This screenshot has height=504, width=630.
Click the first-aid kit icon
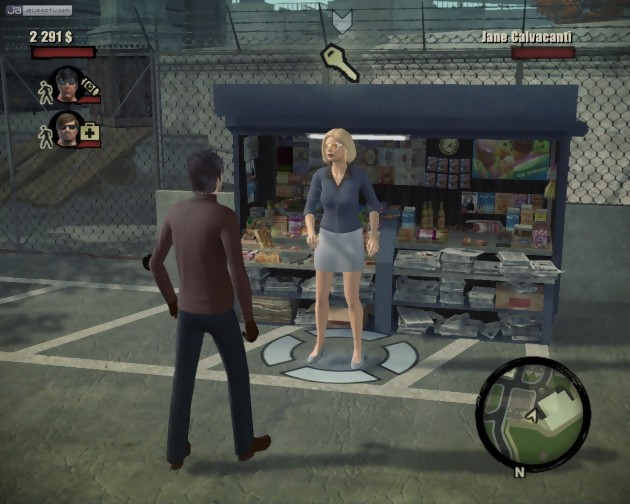pyautogui.click(x=91, y=131)
